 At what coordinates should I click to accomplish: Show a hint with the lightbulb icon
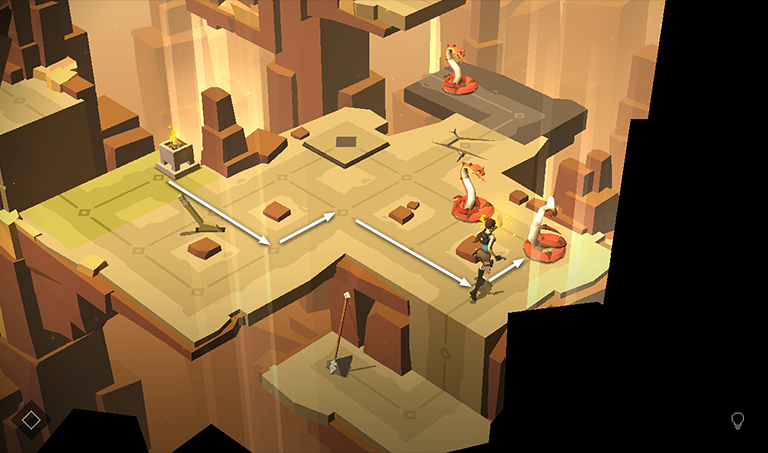pyautogui.click(x=738, y=421)
